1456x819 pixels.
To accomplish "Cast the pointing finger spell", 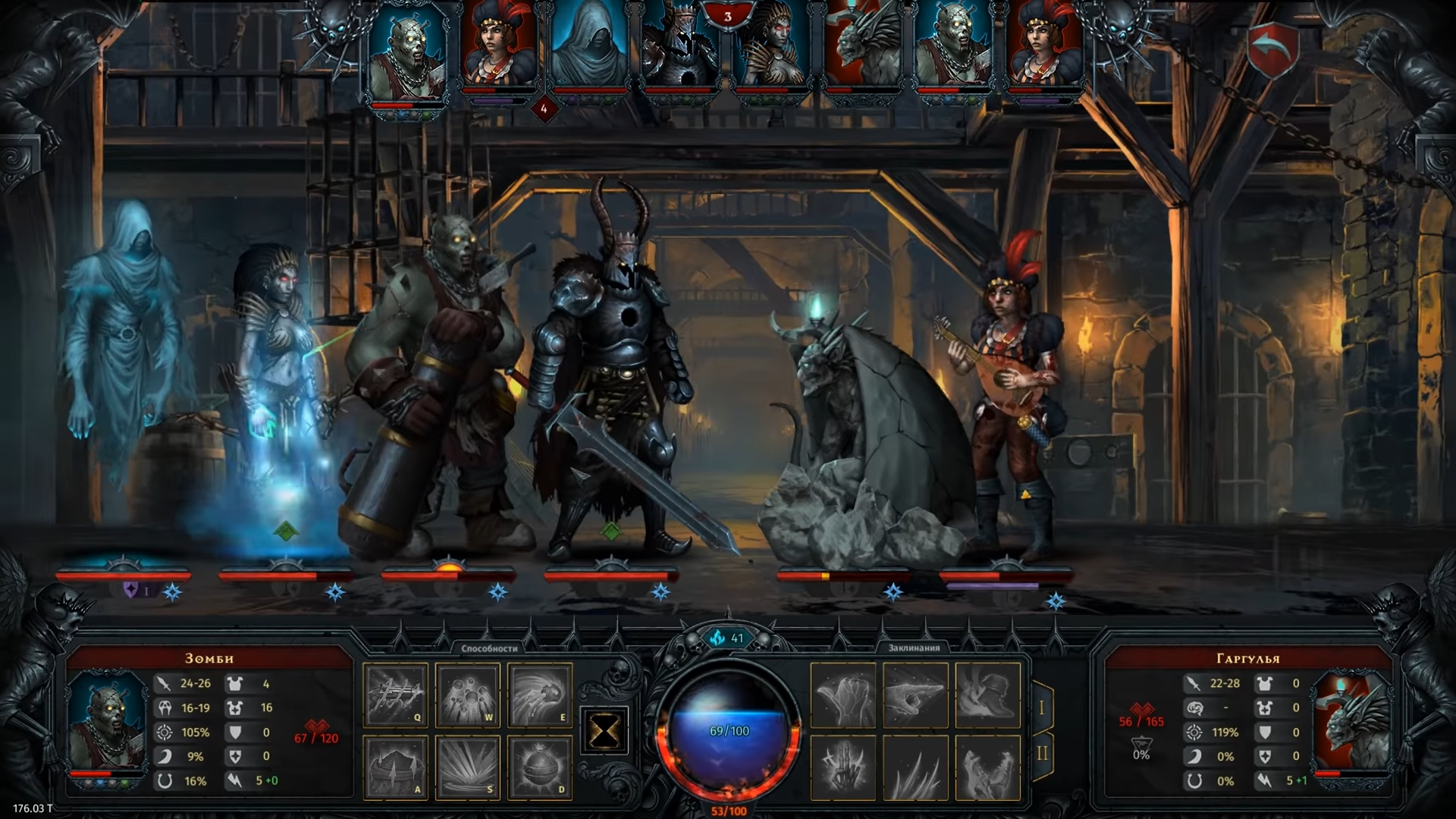I will click(x=915, y=695).
